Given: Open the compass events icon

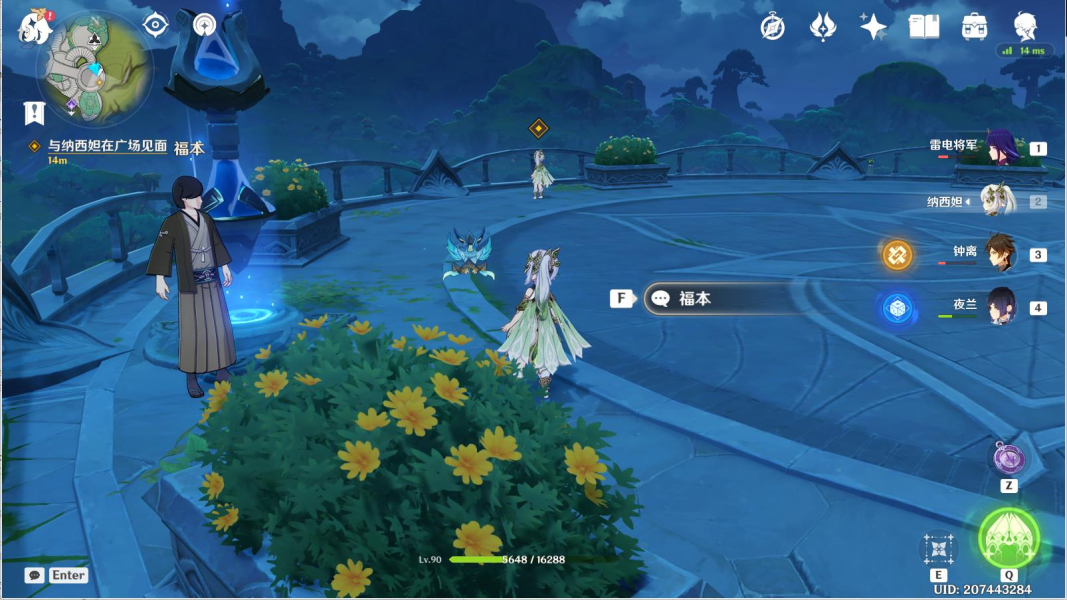Looking at the screenshot, I should [772, 27].
